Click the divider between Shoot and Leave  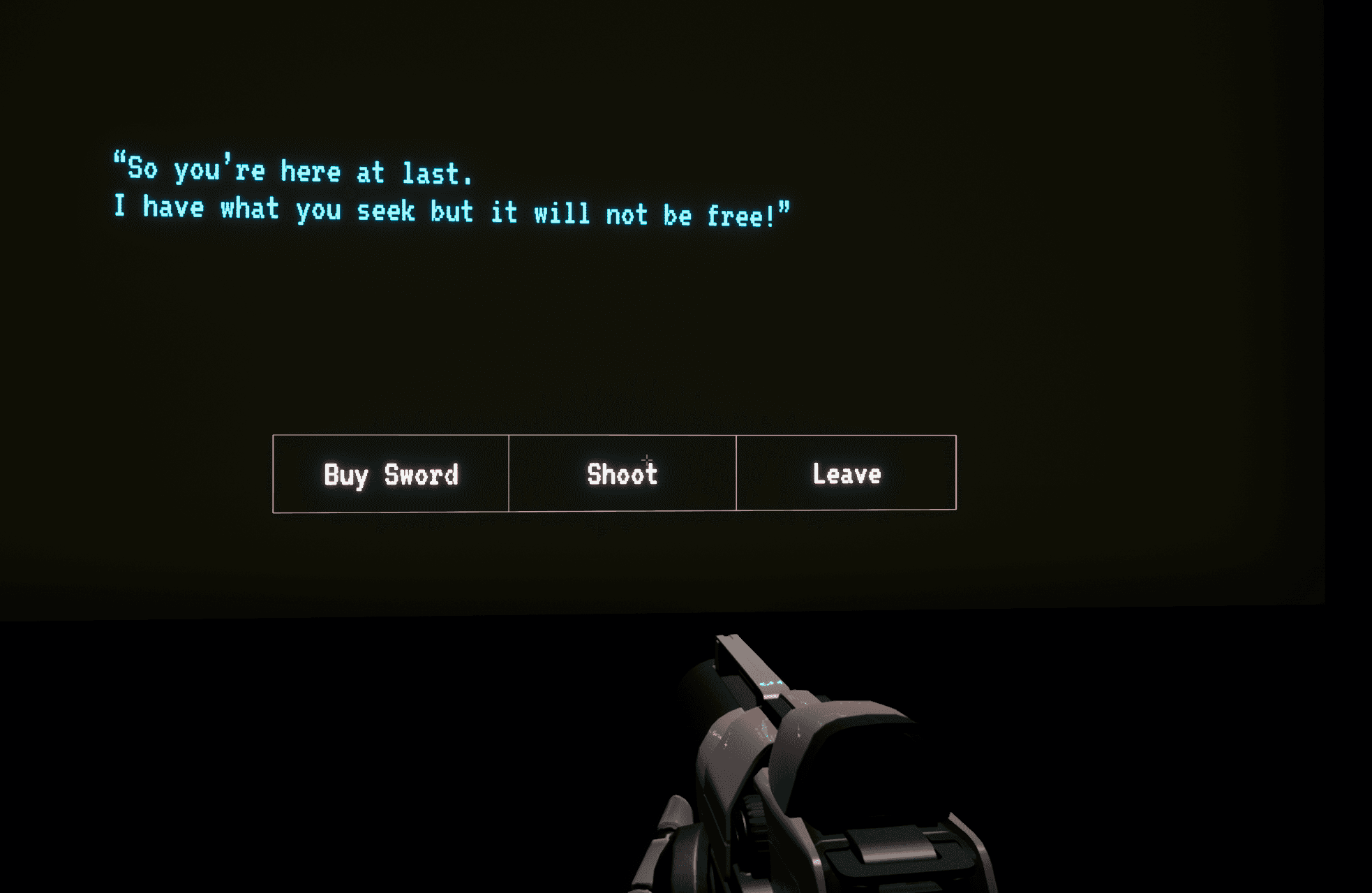pyautogui.click(x=737, y=474)
